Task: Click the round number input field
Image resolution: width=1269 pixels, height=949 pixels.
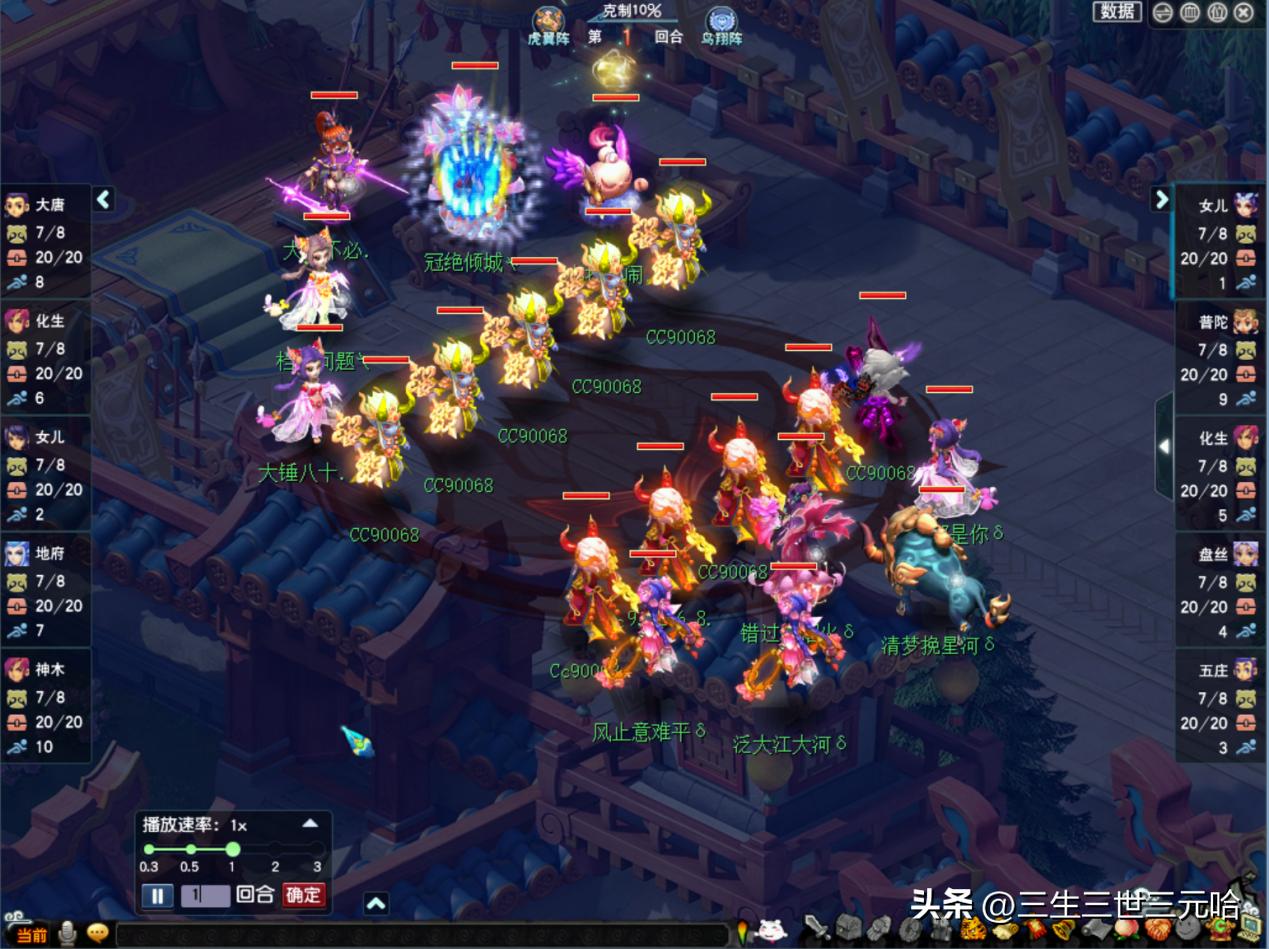Action: coord(204,895)
